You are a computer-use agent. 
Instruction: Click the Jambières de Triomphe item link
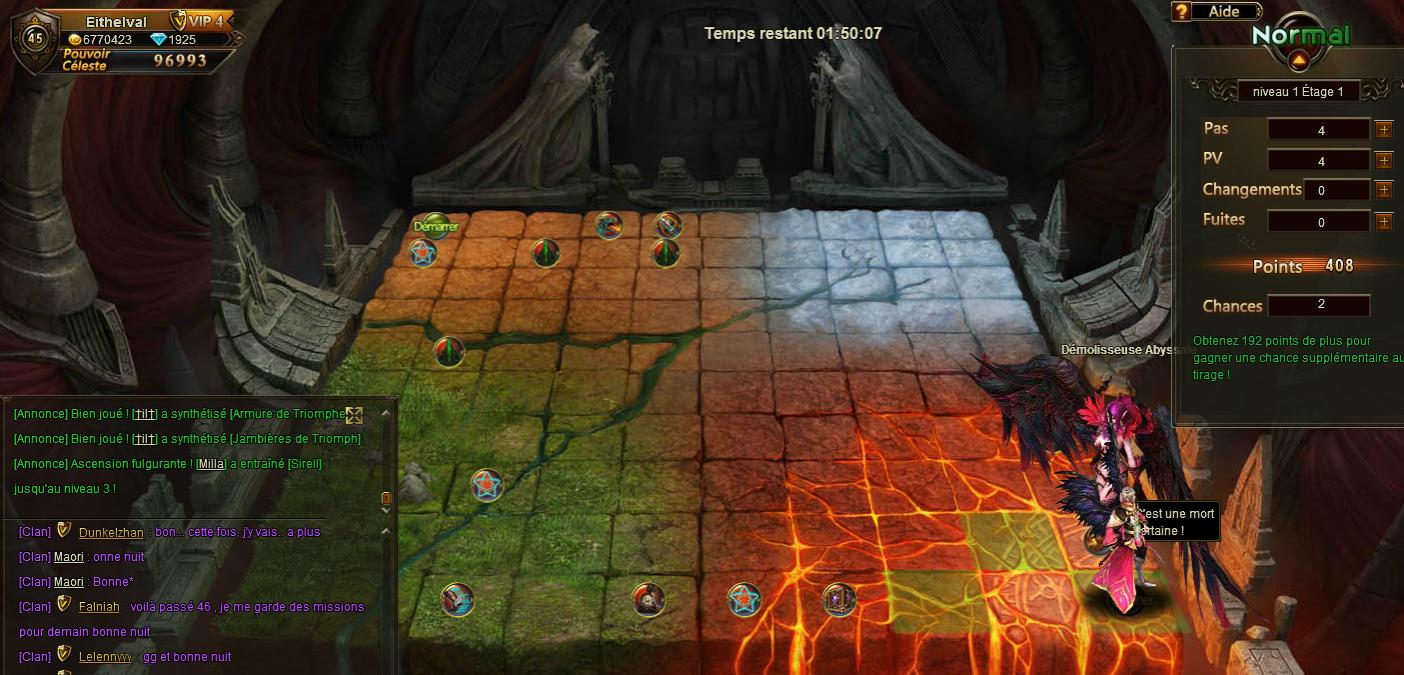click(x=295, y=439)
